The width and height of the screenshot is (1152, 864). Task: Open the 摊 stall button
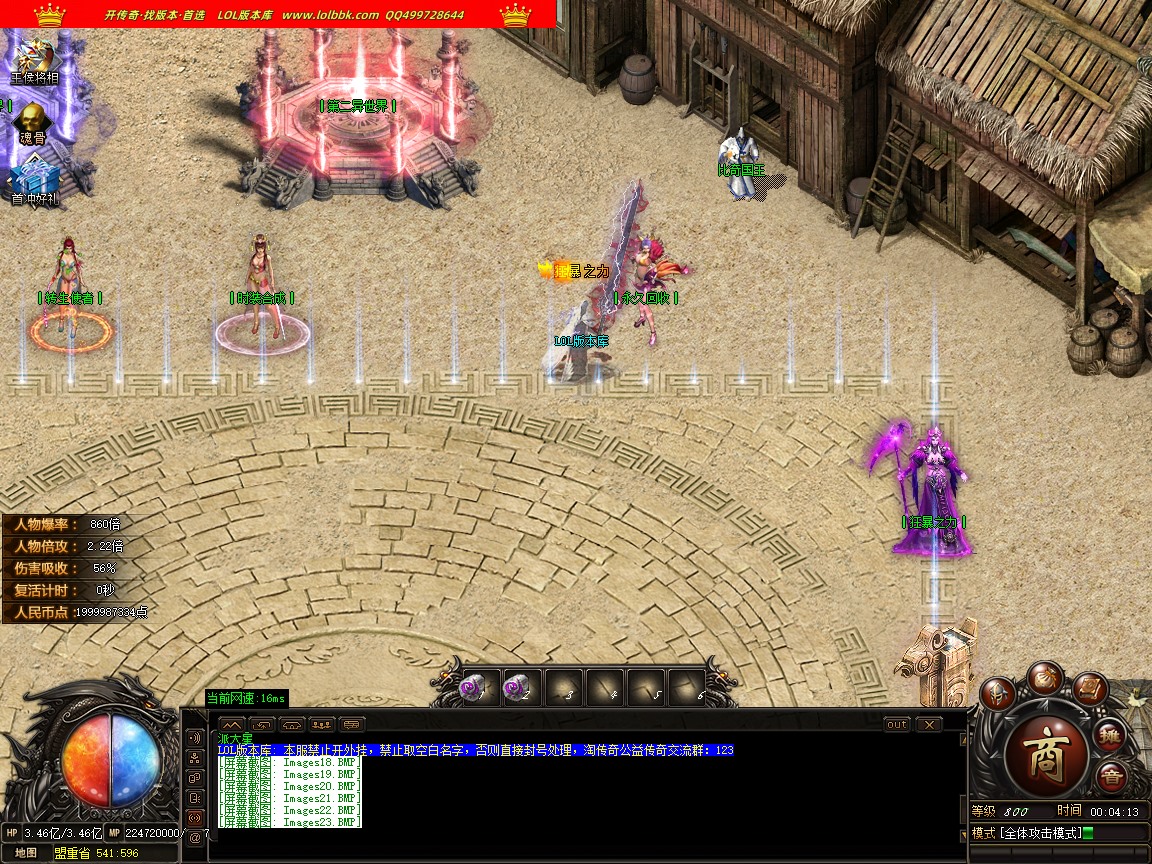1109,736
